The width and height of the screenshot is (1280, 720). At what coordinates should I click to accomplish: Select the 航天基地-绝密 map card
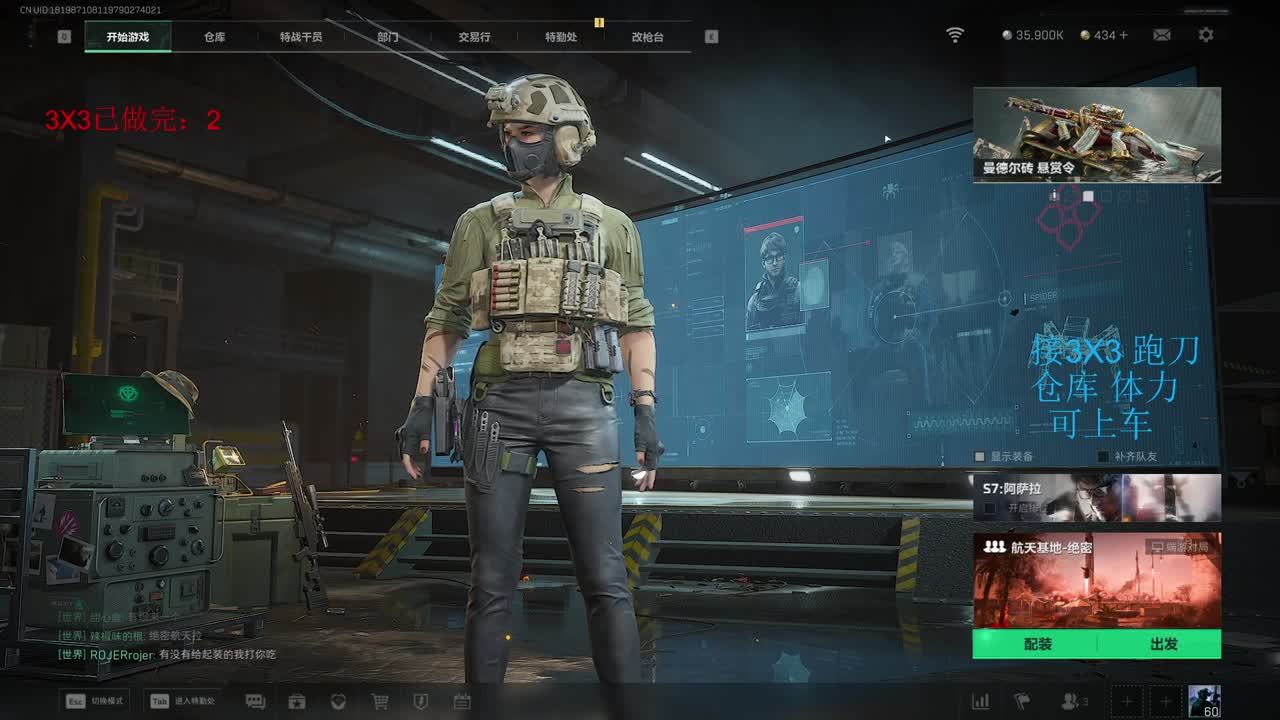click(1097, 580)
